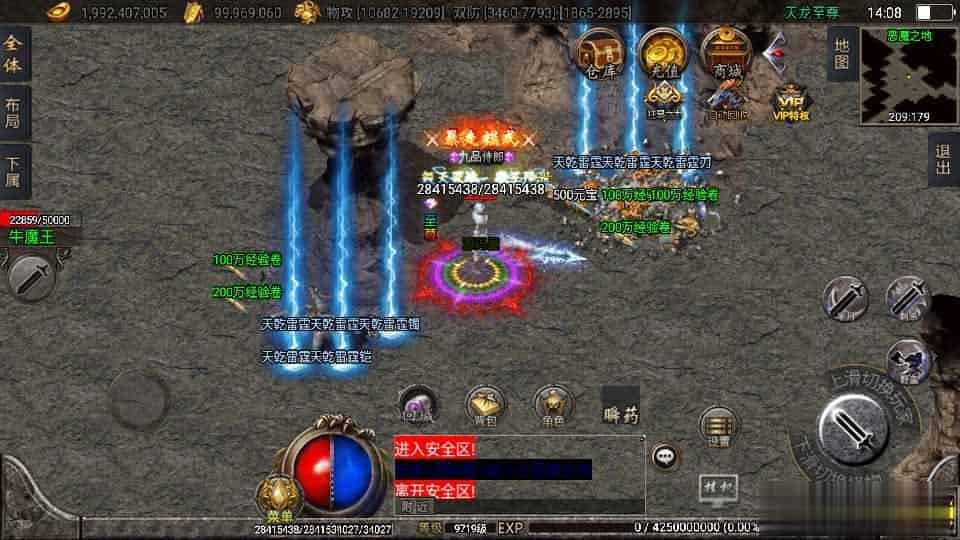Screen dimensions: 960x540
Task: Select the 下属 subordinates tab
Action: tap(16, 171)
